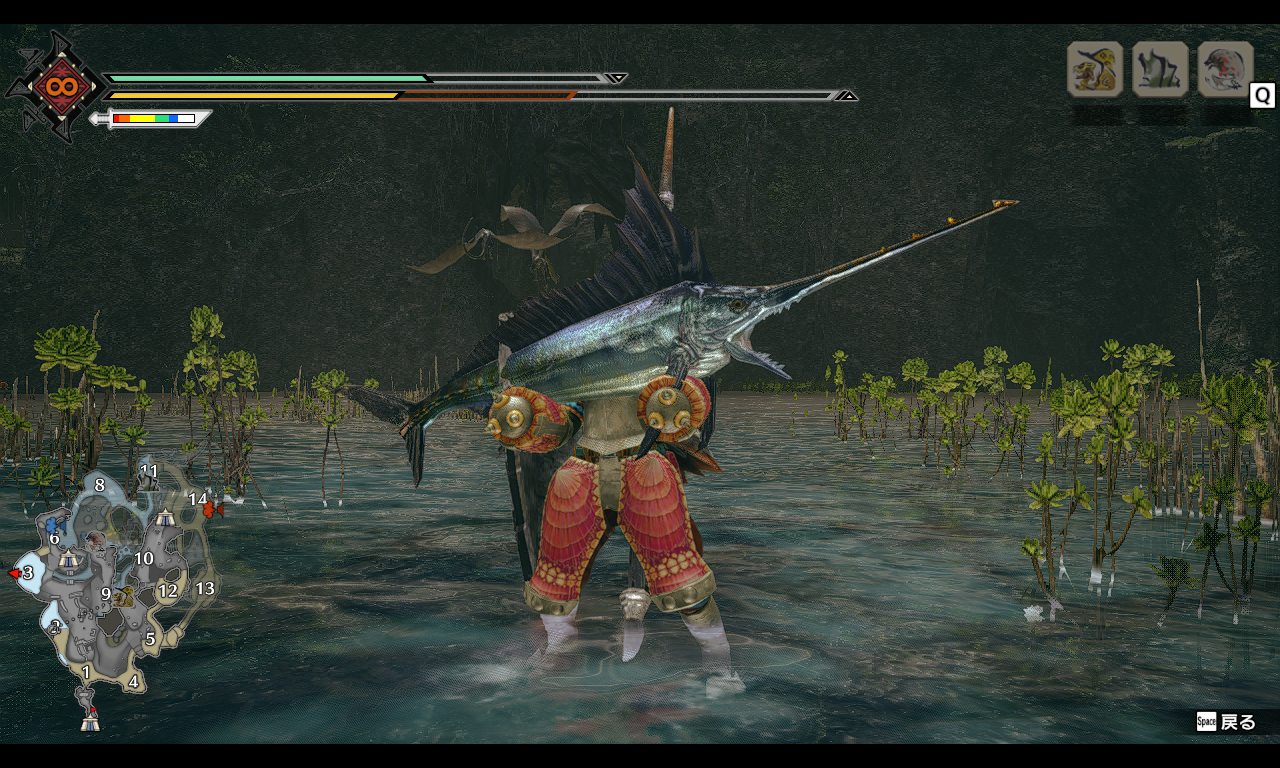
Task: Select the green-gray monster target icon
Action: click(x=1160, y=69)
